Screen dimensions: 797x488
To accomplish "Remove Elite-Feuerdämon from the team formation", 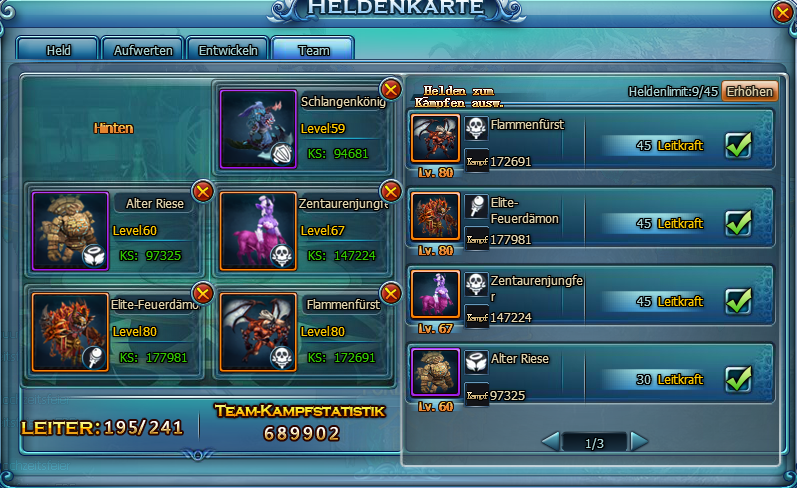I will pos(203,293).
